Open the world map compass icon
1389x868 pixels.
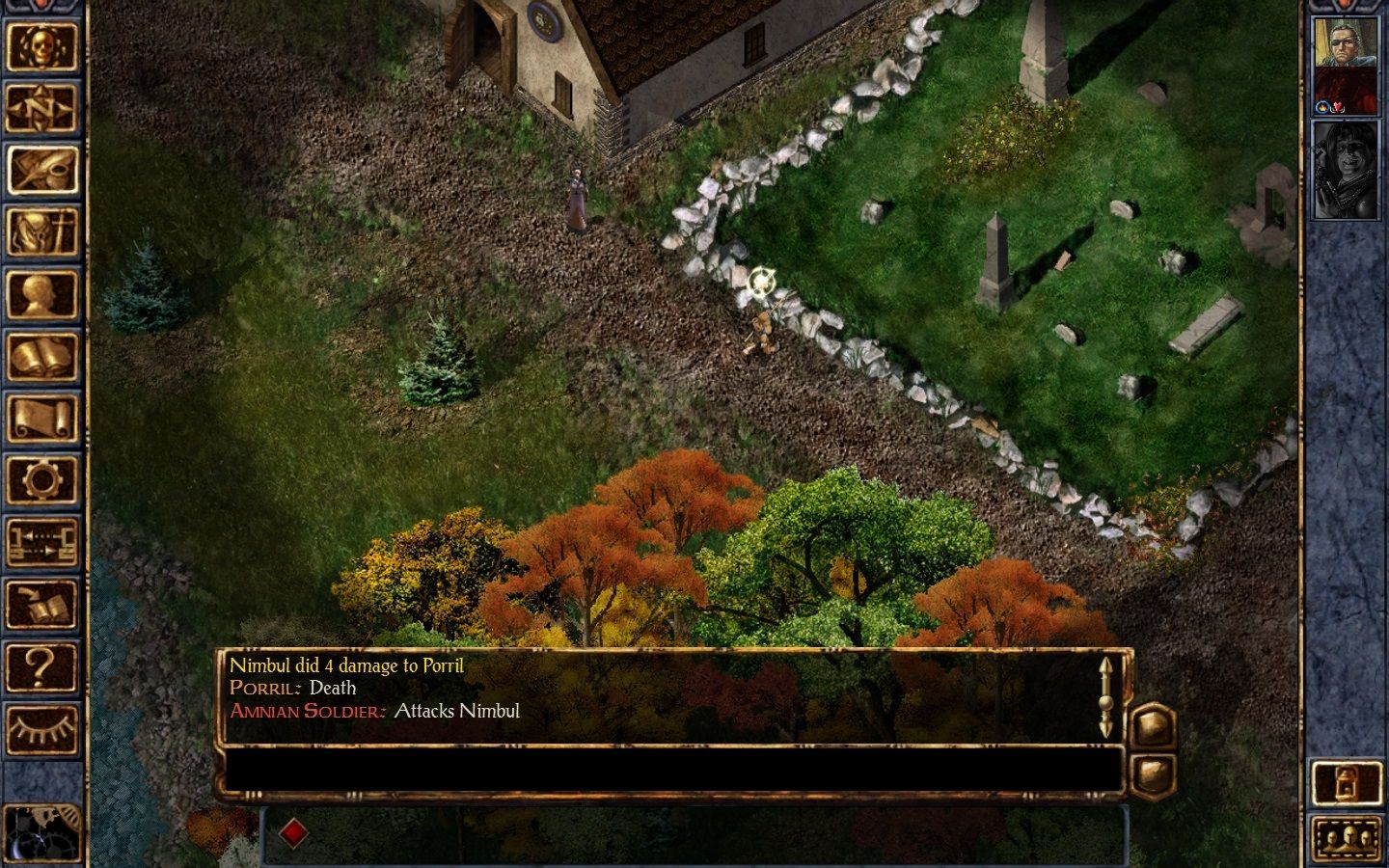[44, 108]
